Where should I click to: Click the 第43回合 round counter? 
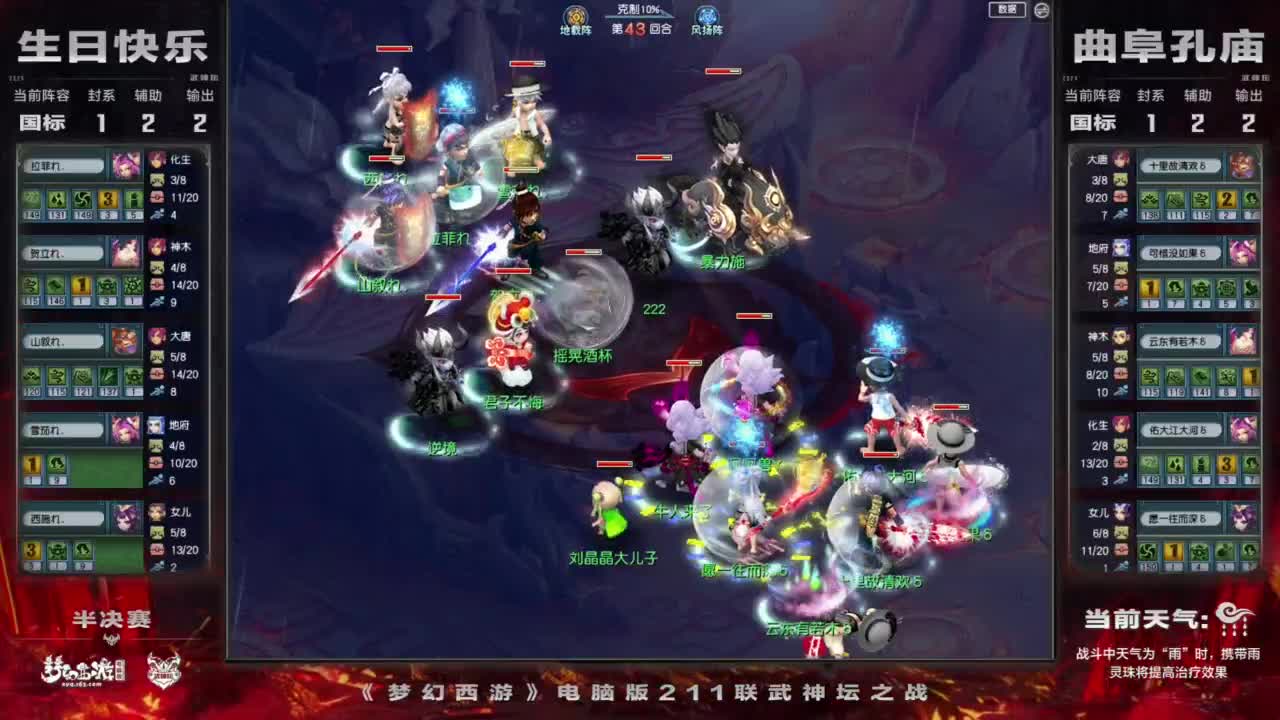click(639, 31)
